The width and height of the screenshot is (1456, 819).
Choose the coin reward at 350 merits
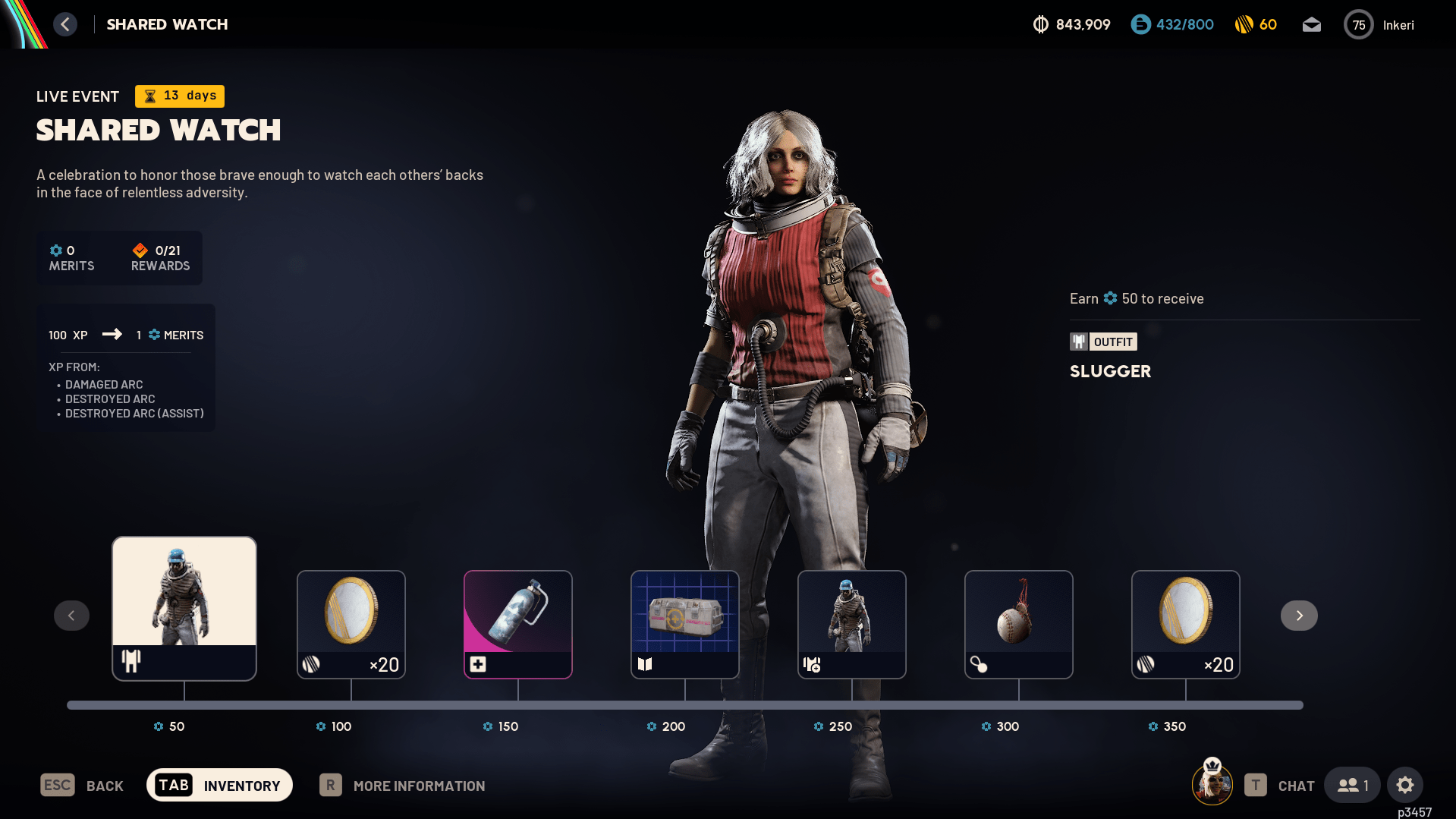click(x=1186, y=624)
